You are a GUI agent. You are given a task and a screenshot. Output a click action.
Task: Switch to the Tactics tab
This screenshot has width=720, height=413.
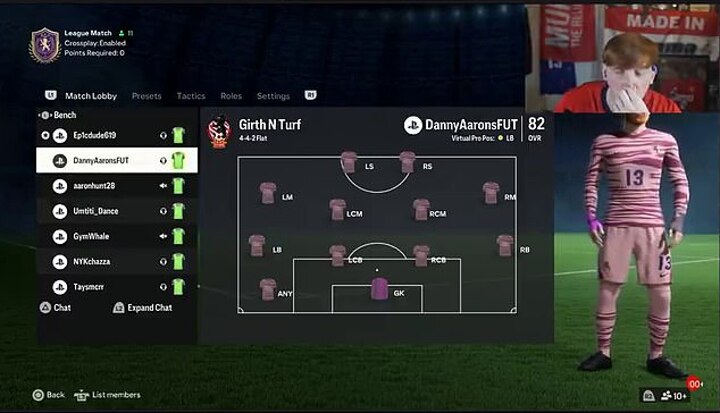(x=190, y=96)
